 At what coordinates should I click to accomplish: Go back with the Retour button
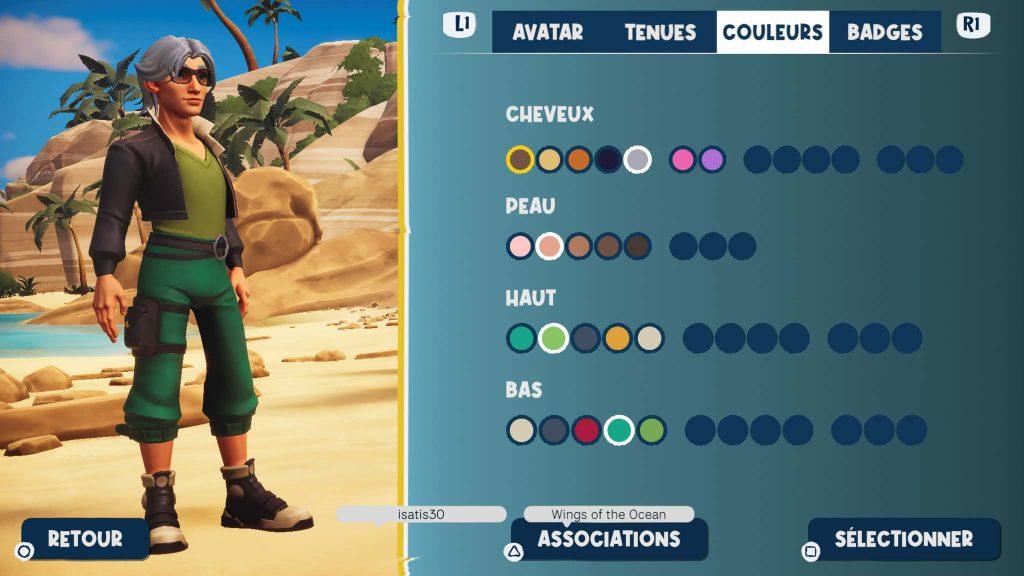pyautogui.click(x=85, y=538)
